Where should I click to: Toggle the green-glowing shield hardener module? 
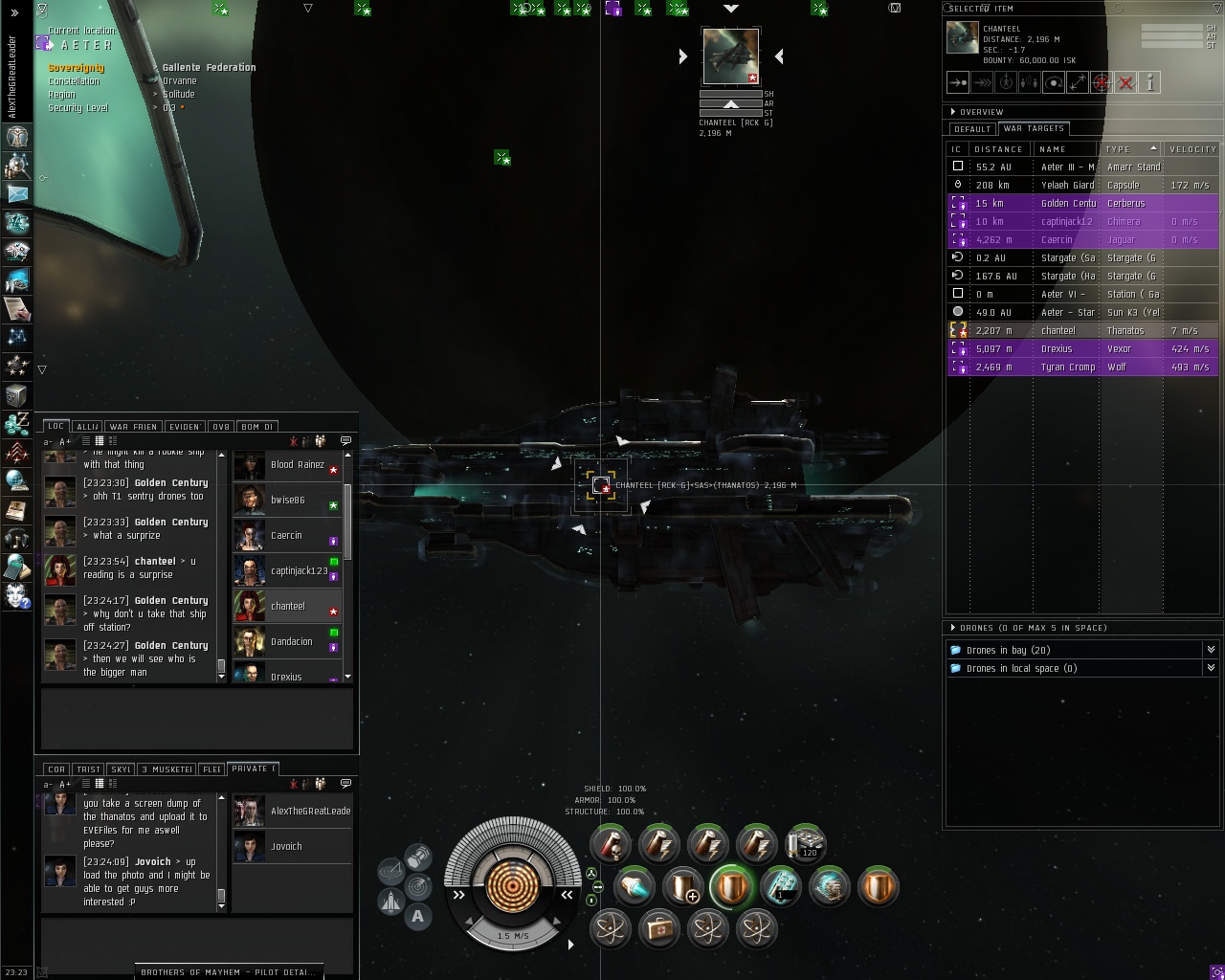click(732, 886)
